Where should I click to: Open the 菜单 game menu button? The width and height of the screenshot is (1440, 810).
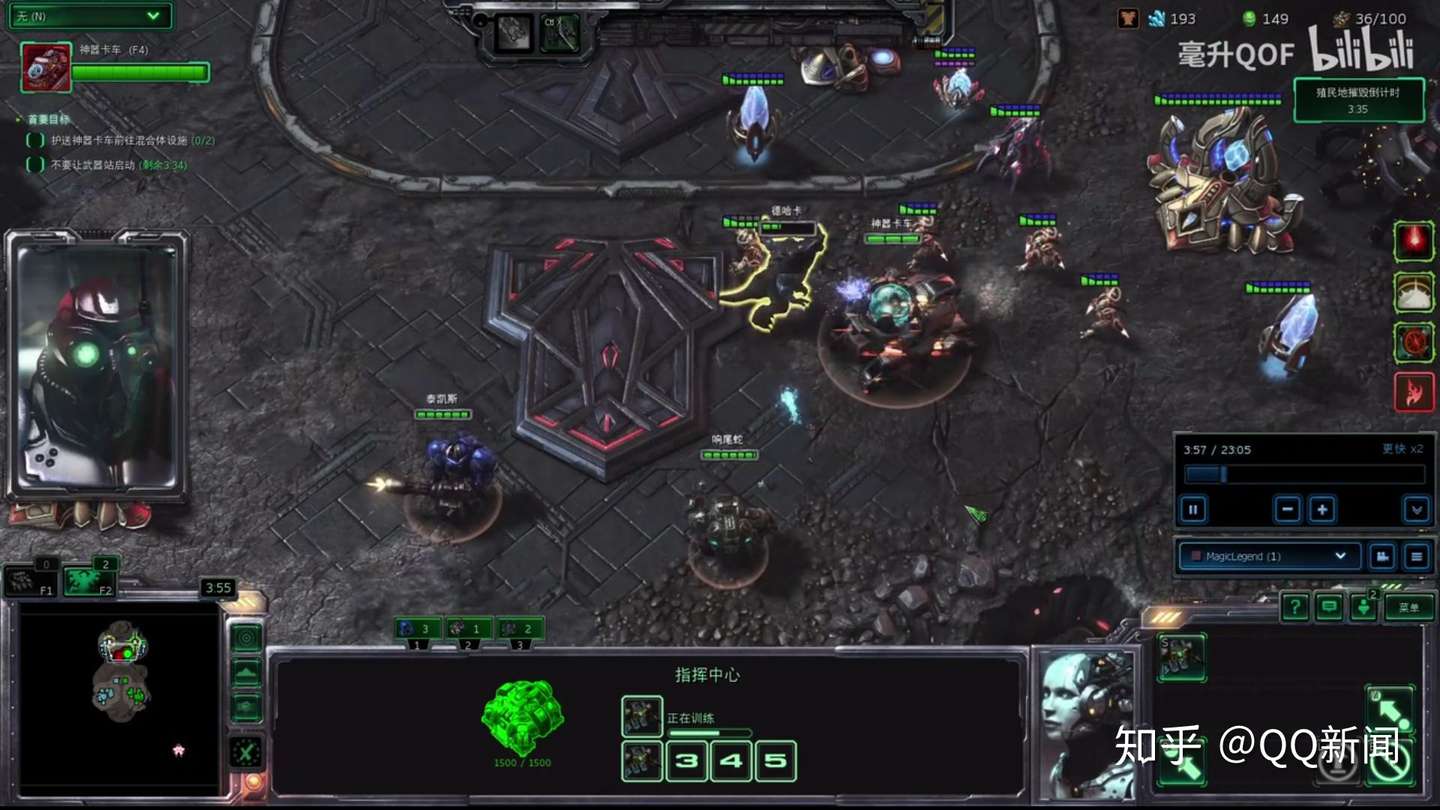coord(1409,606)
